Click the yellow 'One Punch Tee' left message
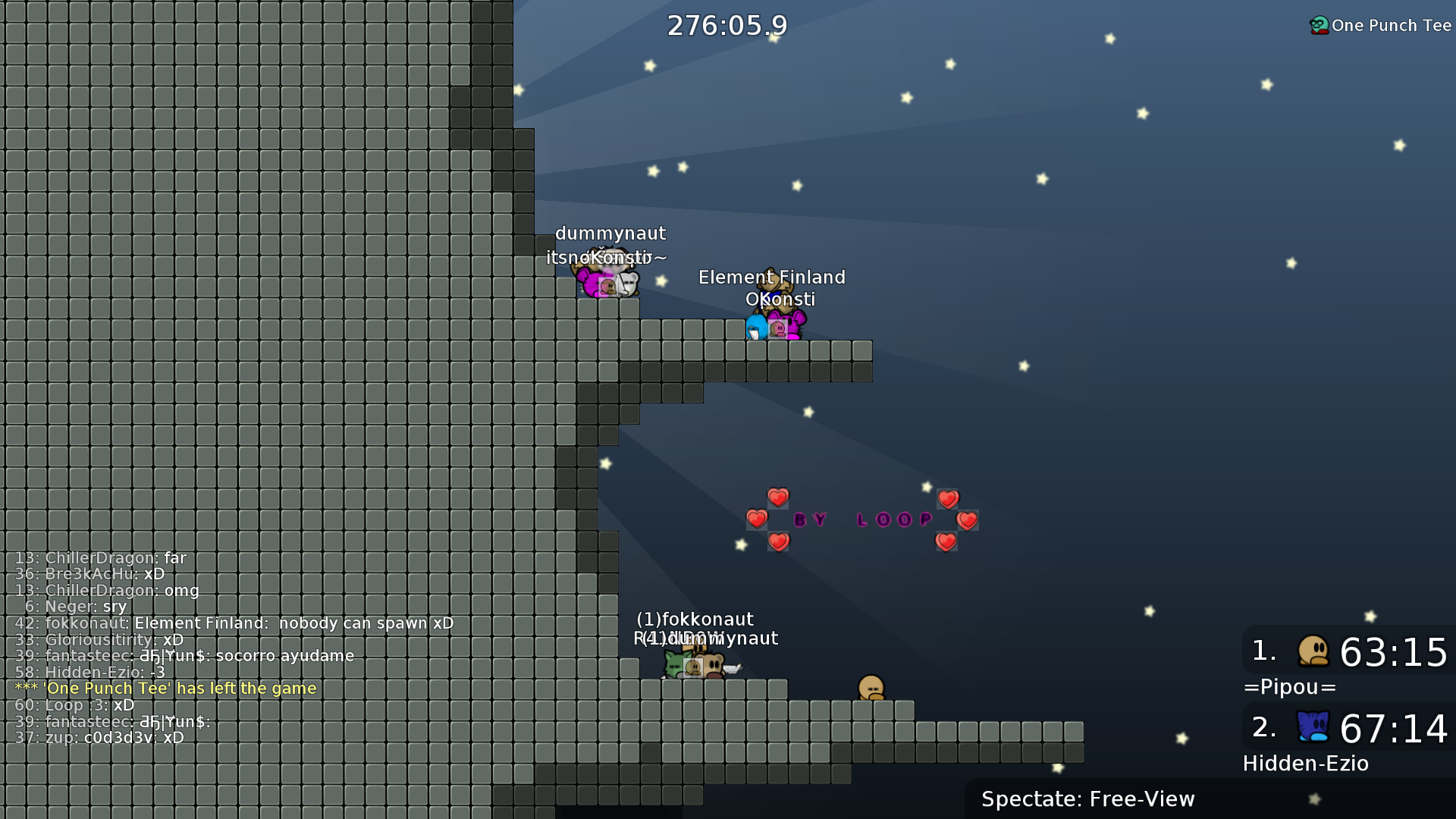1456x819 pixels. (x=168, y=689)
